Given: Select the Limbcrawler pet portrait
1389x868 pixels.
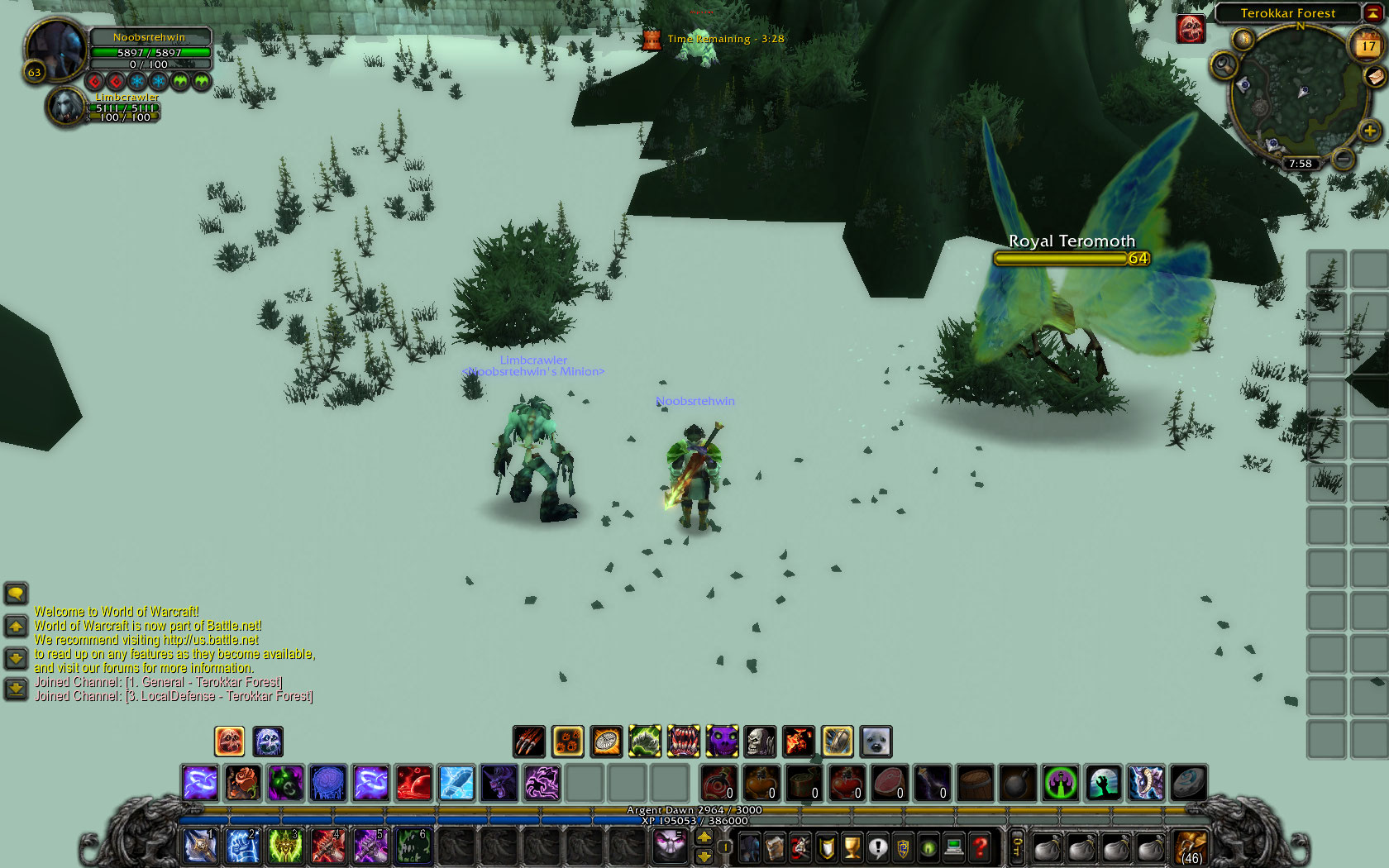Looking at the screenshot, I should tap(65, 107).
